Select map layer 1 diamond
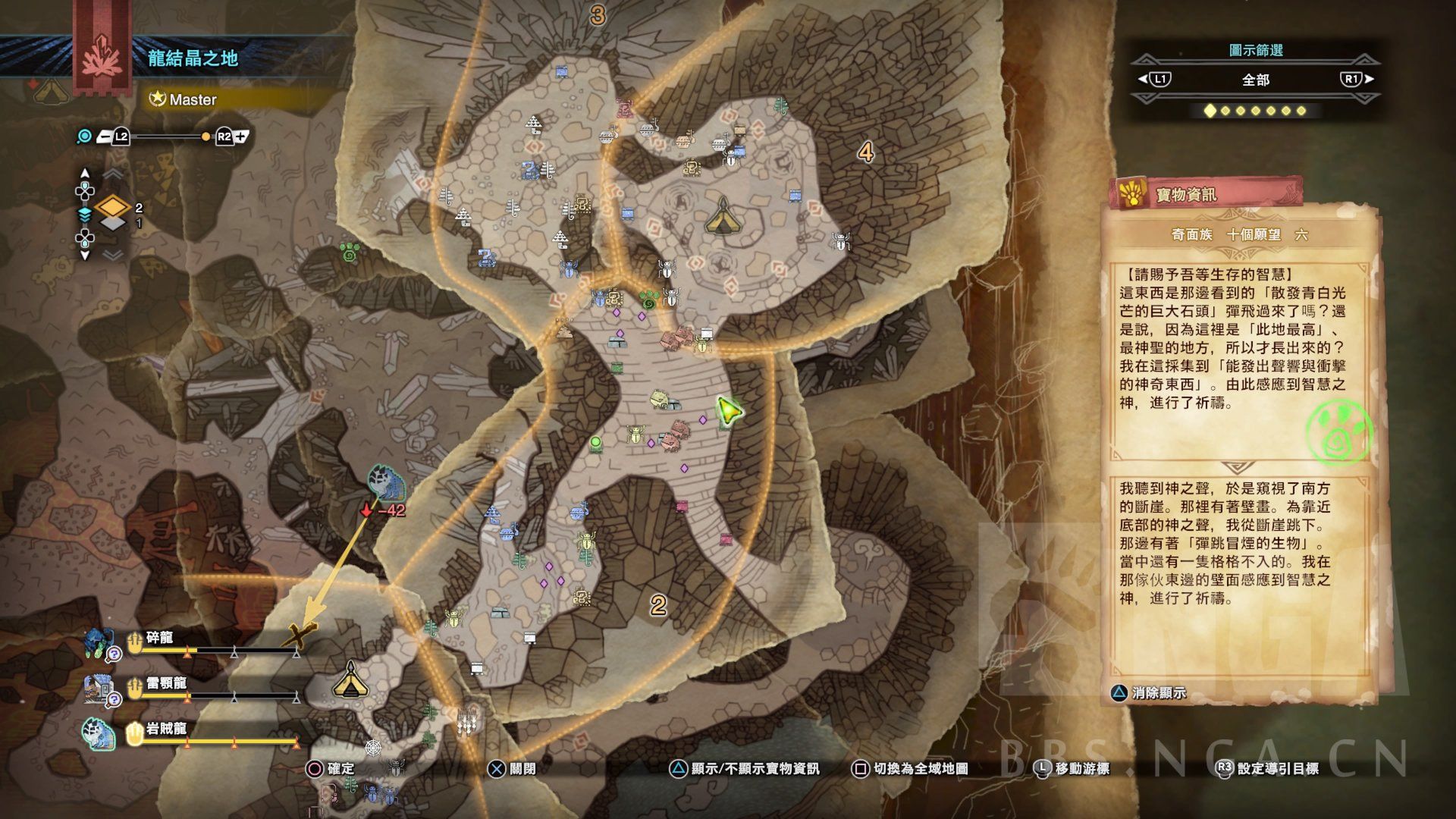The image size is (1456, 819). coord(112,224)
